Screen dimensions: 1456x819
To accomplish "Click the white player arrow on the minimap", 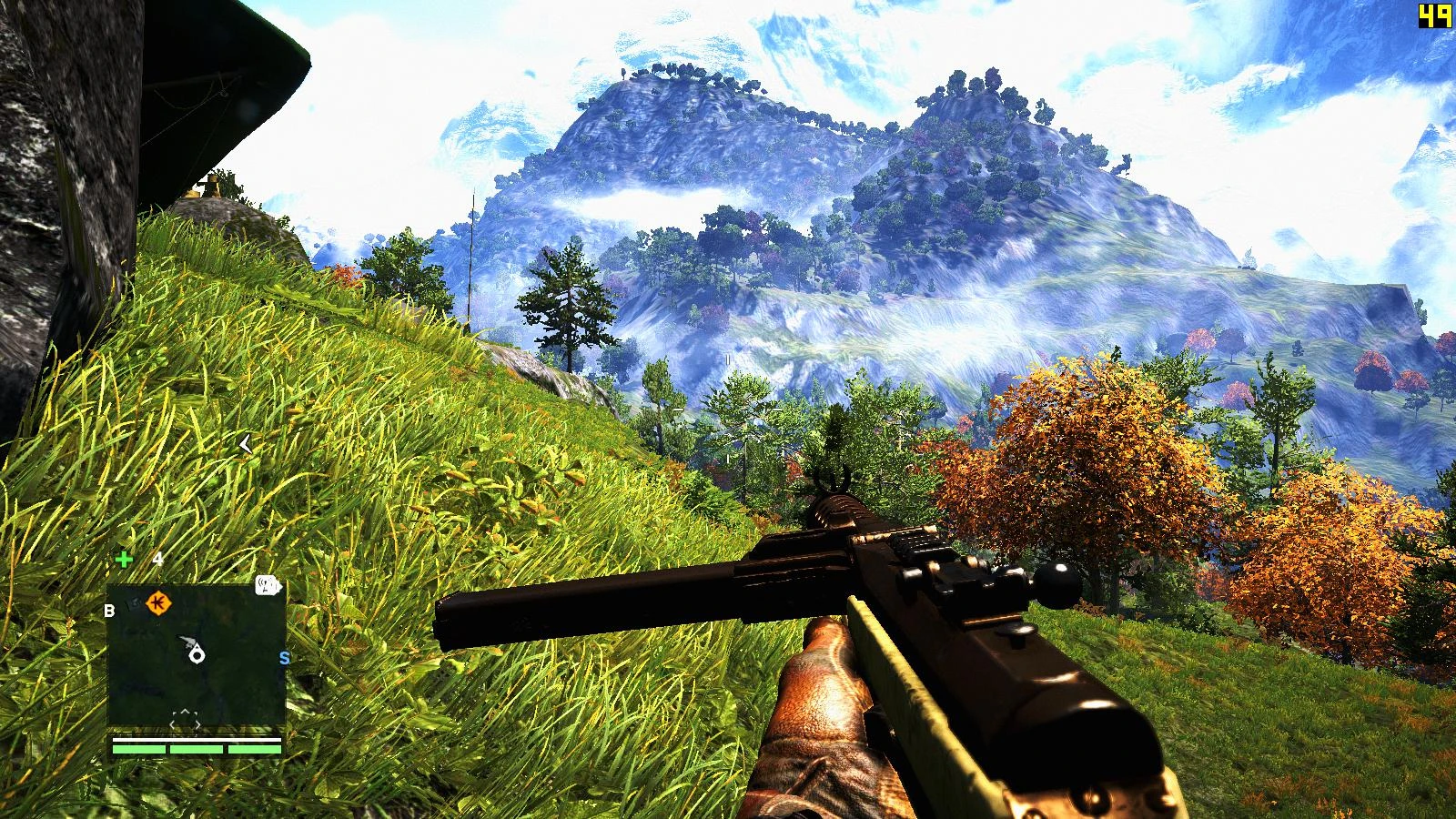I will [187, 639].
